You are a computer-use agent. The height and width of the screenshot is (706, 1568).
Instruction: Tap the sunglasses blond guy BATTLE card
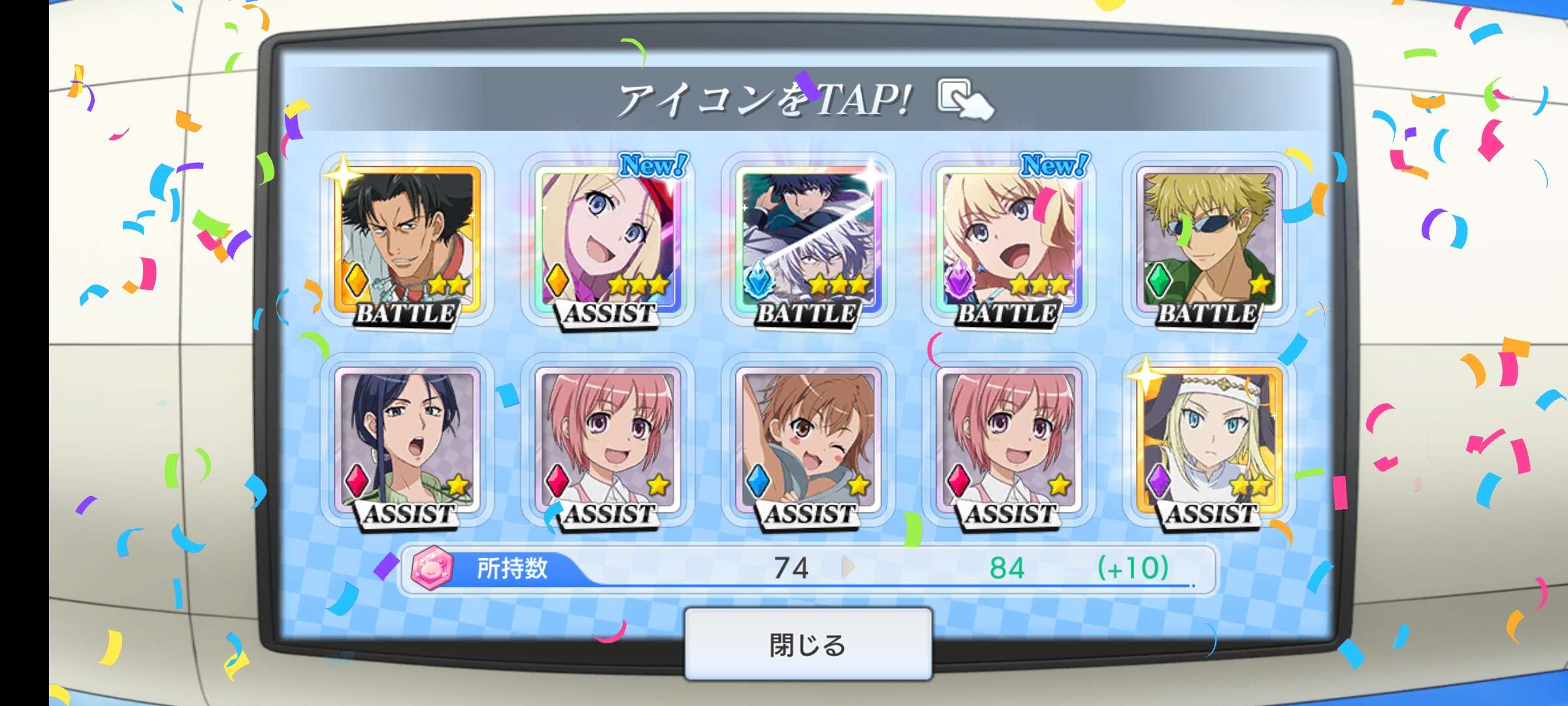pos(1209,241)
